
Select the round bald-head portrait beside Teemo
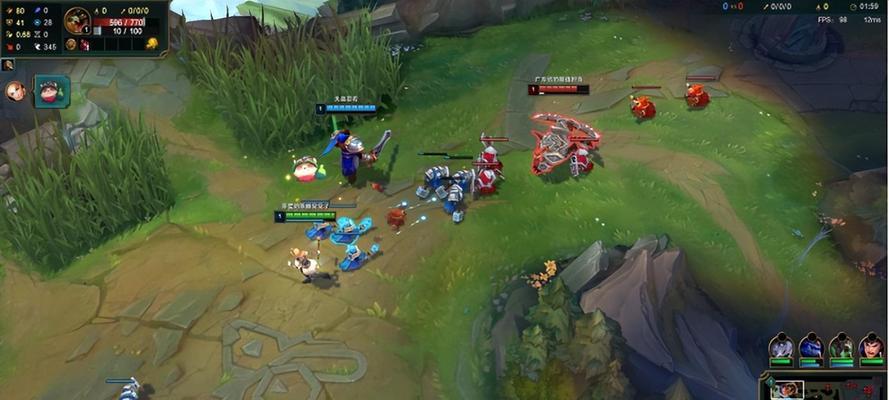pyautogui.click(x=15, y=91)
